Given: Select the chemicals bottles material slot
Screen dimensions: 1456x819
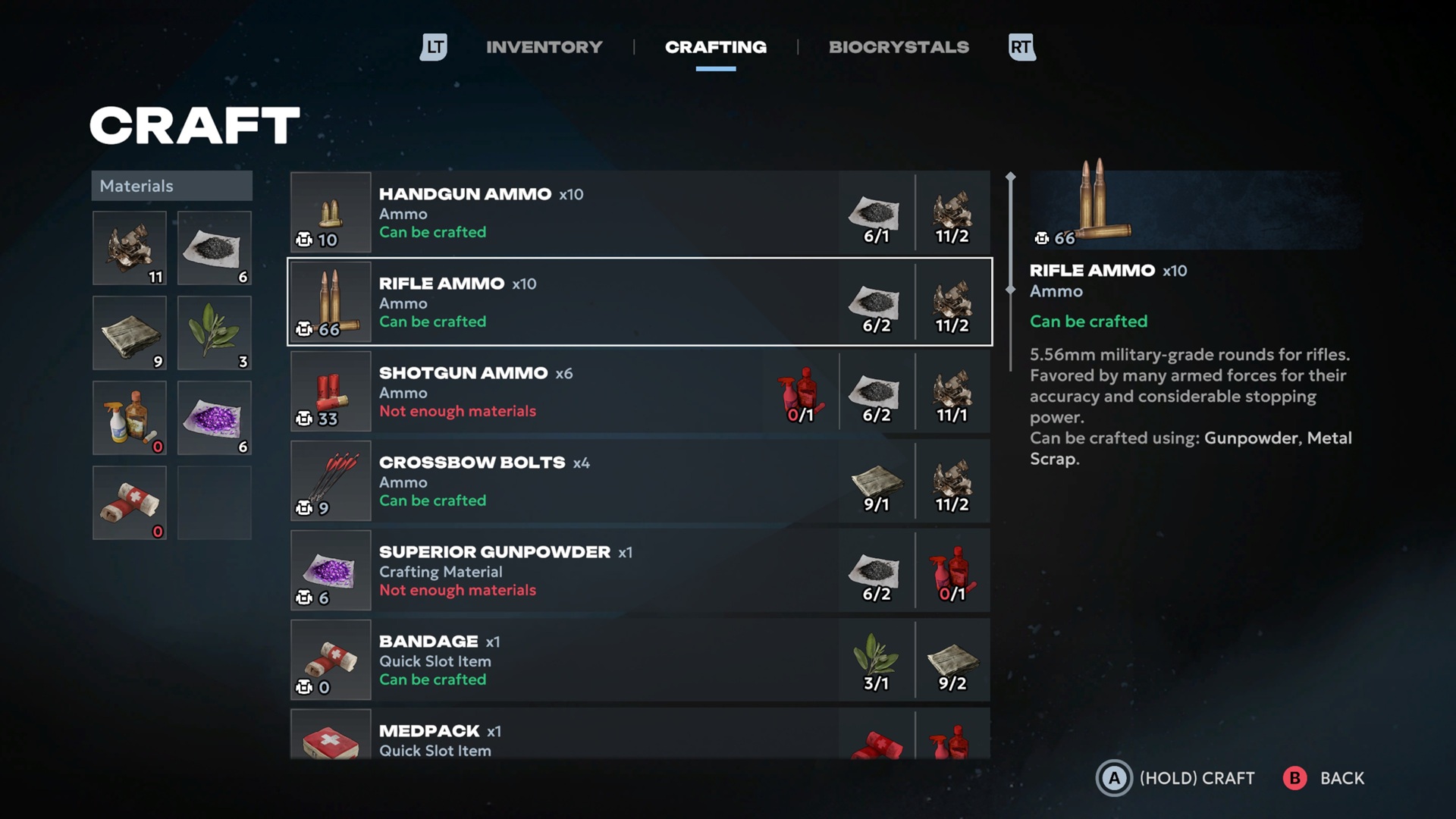Looking at the screenshot, I should [x=130, y=418].
